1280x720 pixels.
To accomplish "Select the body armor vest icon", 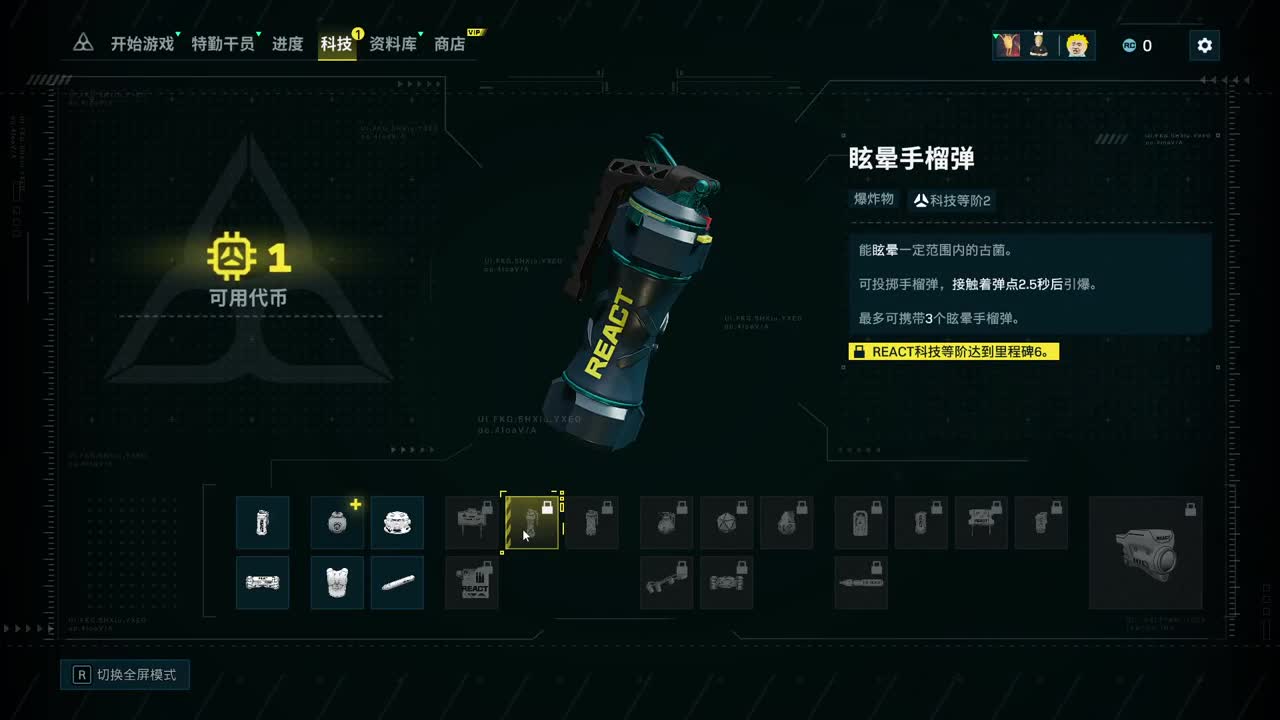I will [x=336, y=582].
